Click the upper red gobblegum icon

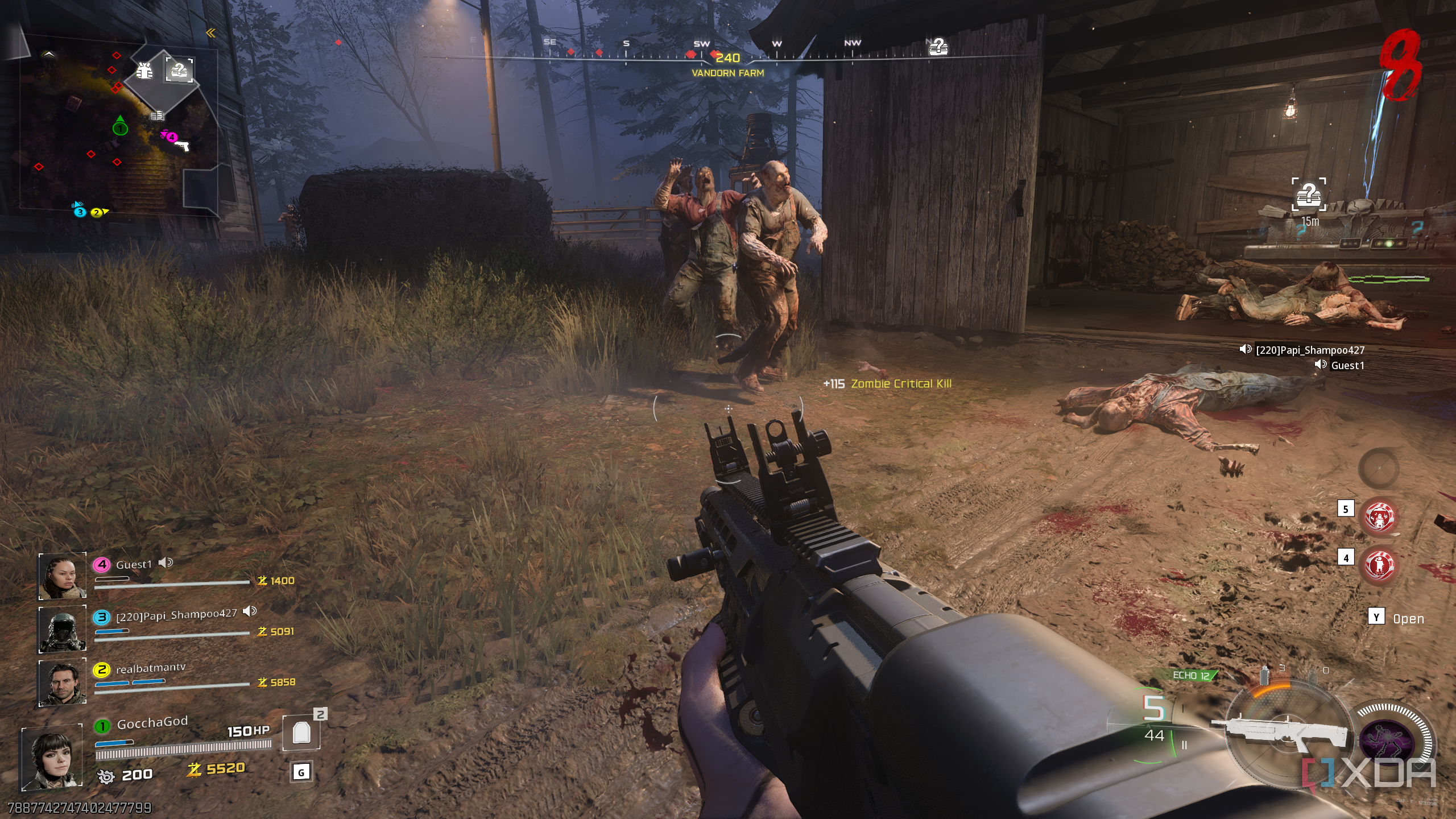click(x=1379, y=517)
